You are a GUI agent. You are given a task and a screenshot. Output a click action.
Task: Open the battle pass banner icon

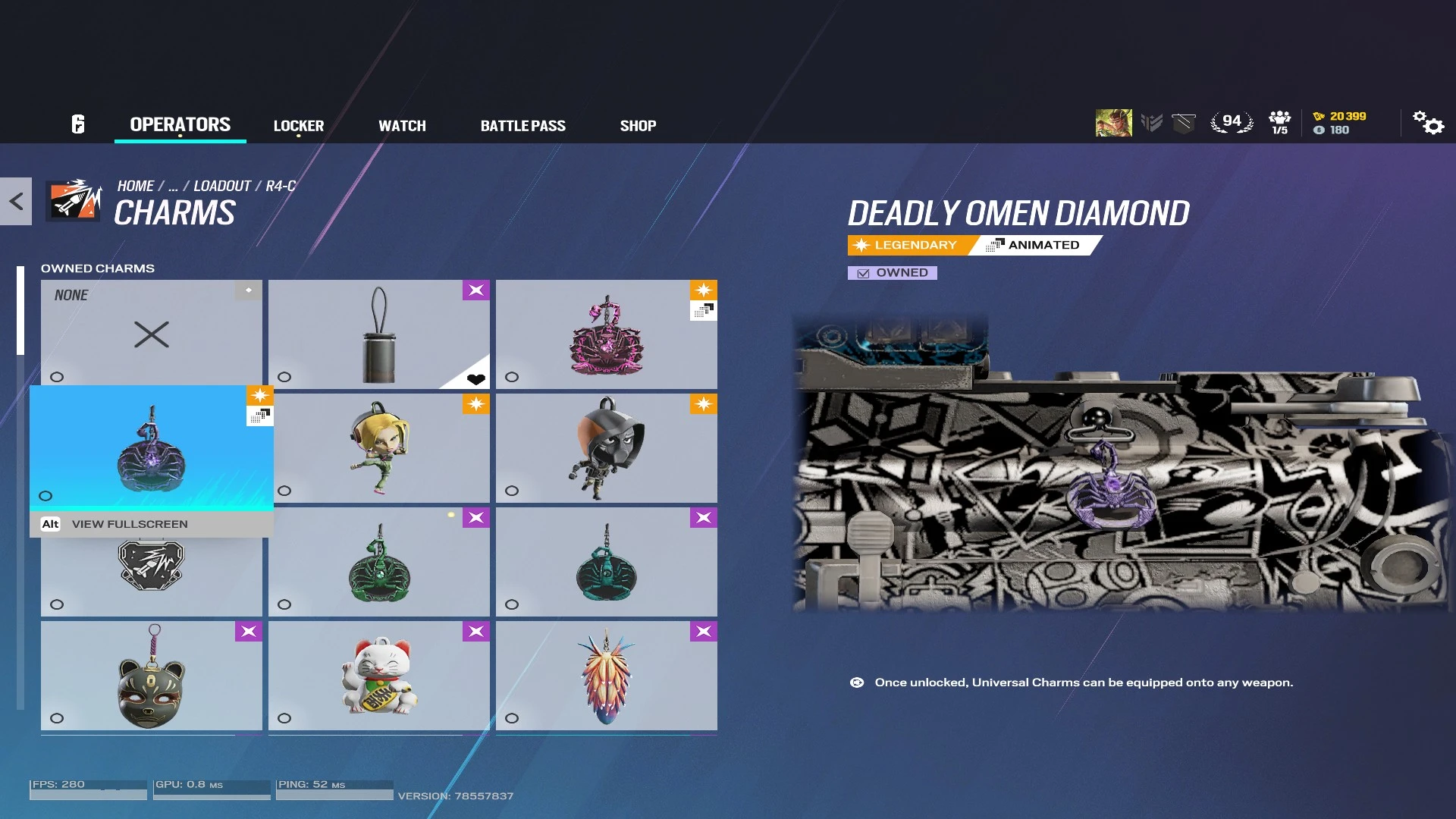[1183, 121]
